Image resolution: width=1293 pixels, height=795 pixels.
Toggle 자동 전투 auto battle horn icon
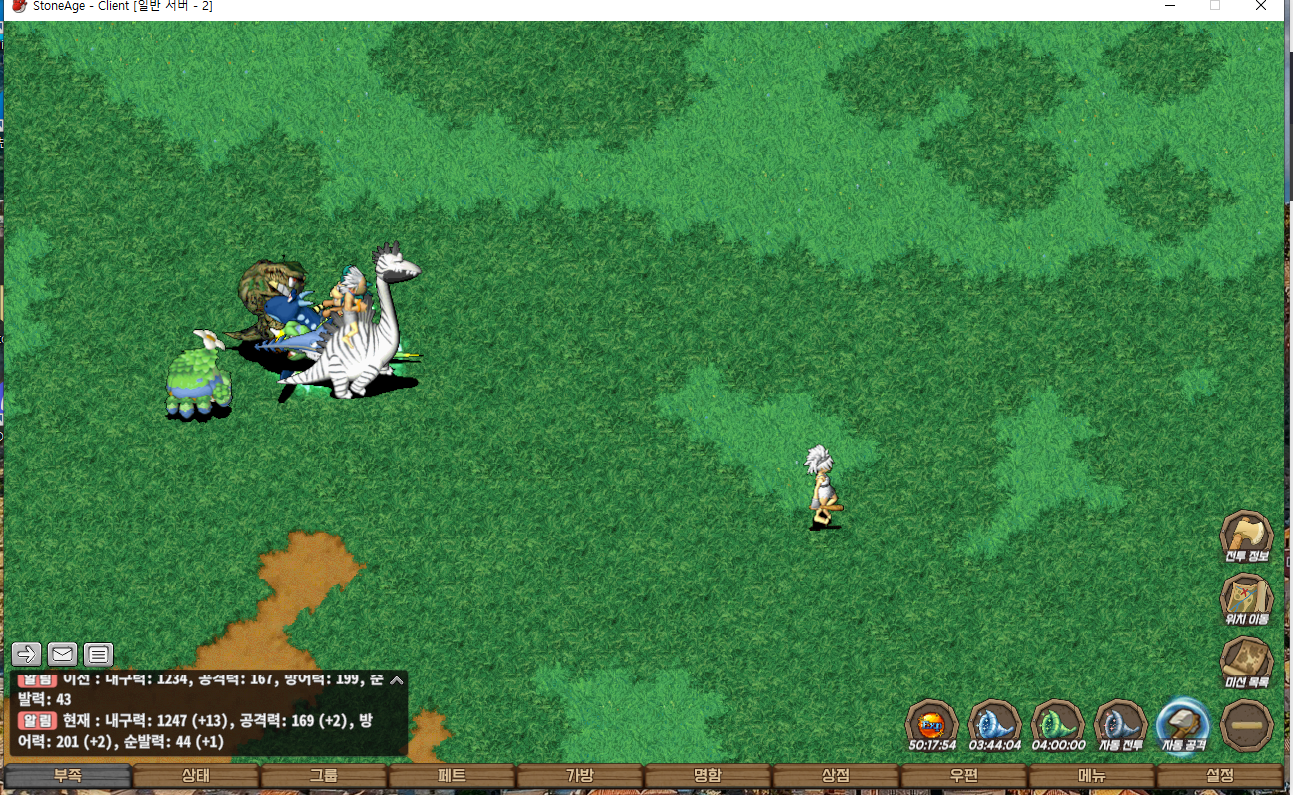click(1120, 723)
